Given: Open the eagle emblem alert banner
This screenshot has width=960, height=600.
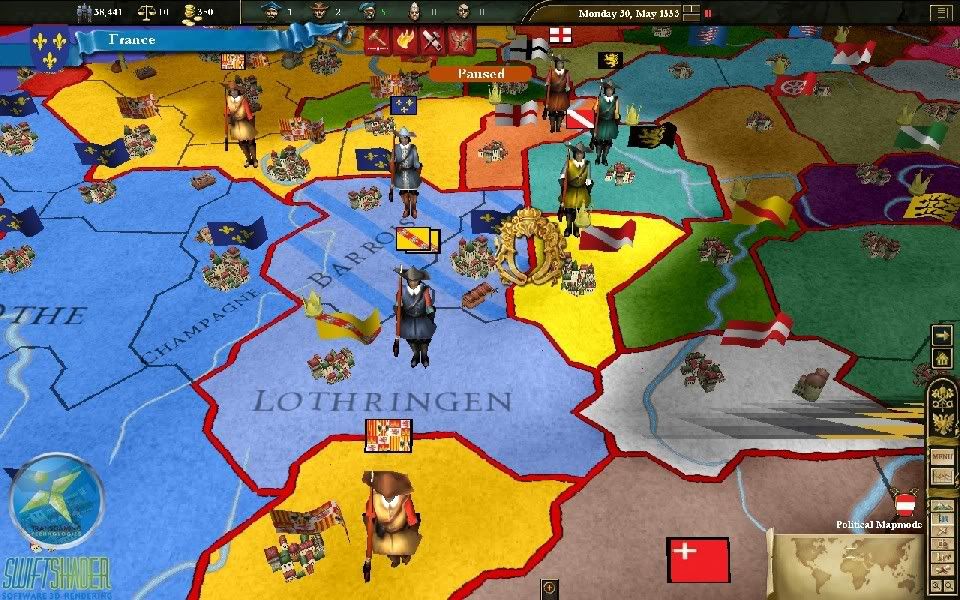Looking at the screenshot, I should [461, 41].
